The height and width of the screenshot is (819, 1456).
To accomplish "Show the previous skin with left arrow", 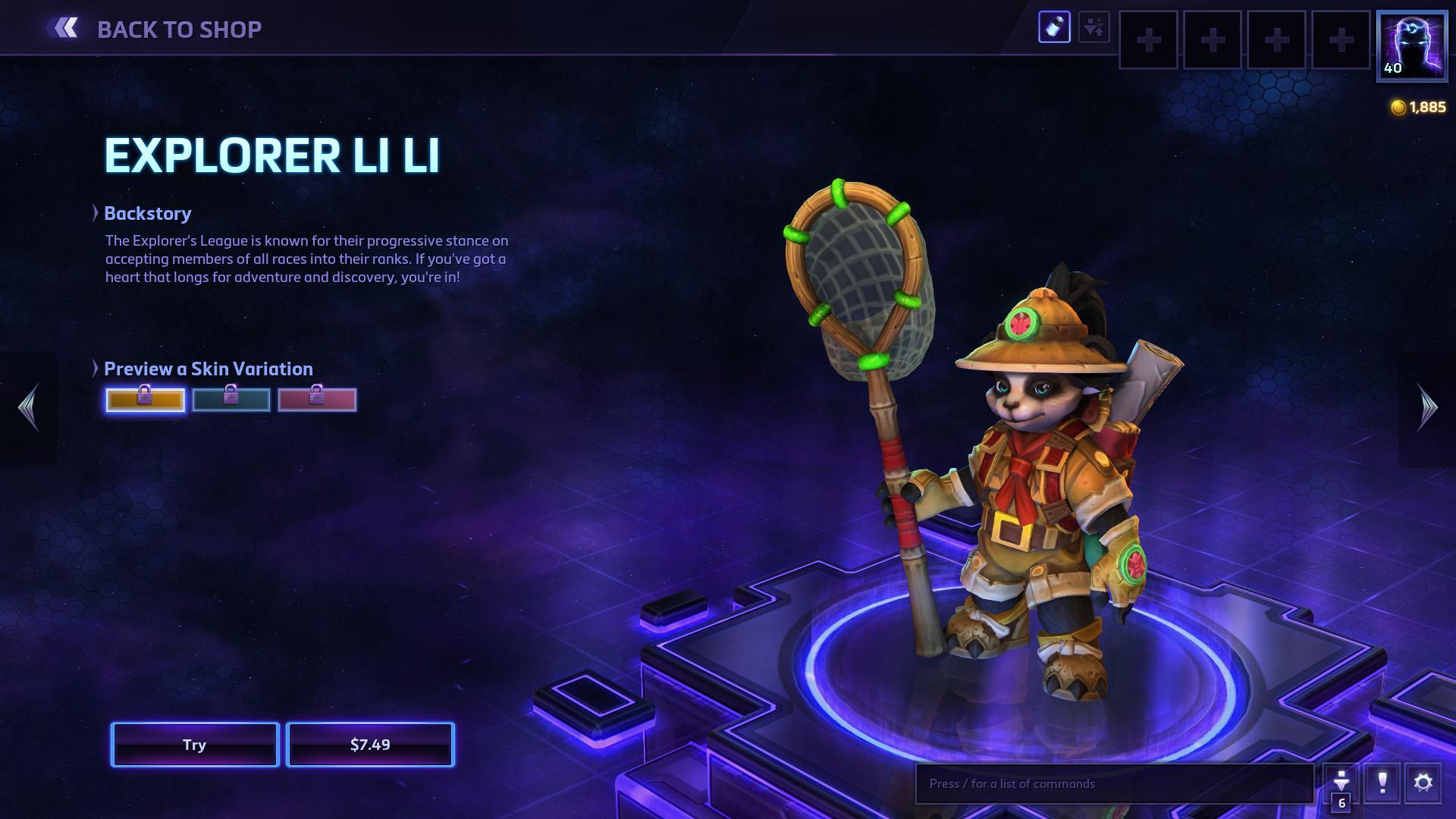I will (29, 407).
